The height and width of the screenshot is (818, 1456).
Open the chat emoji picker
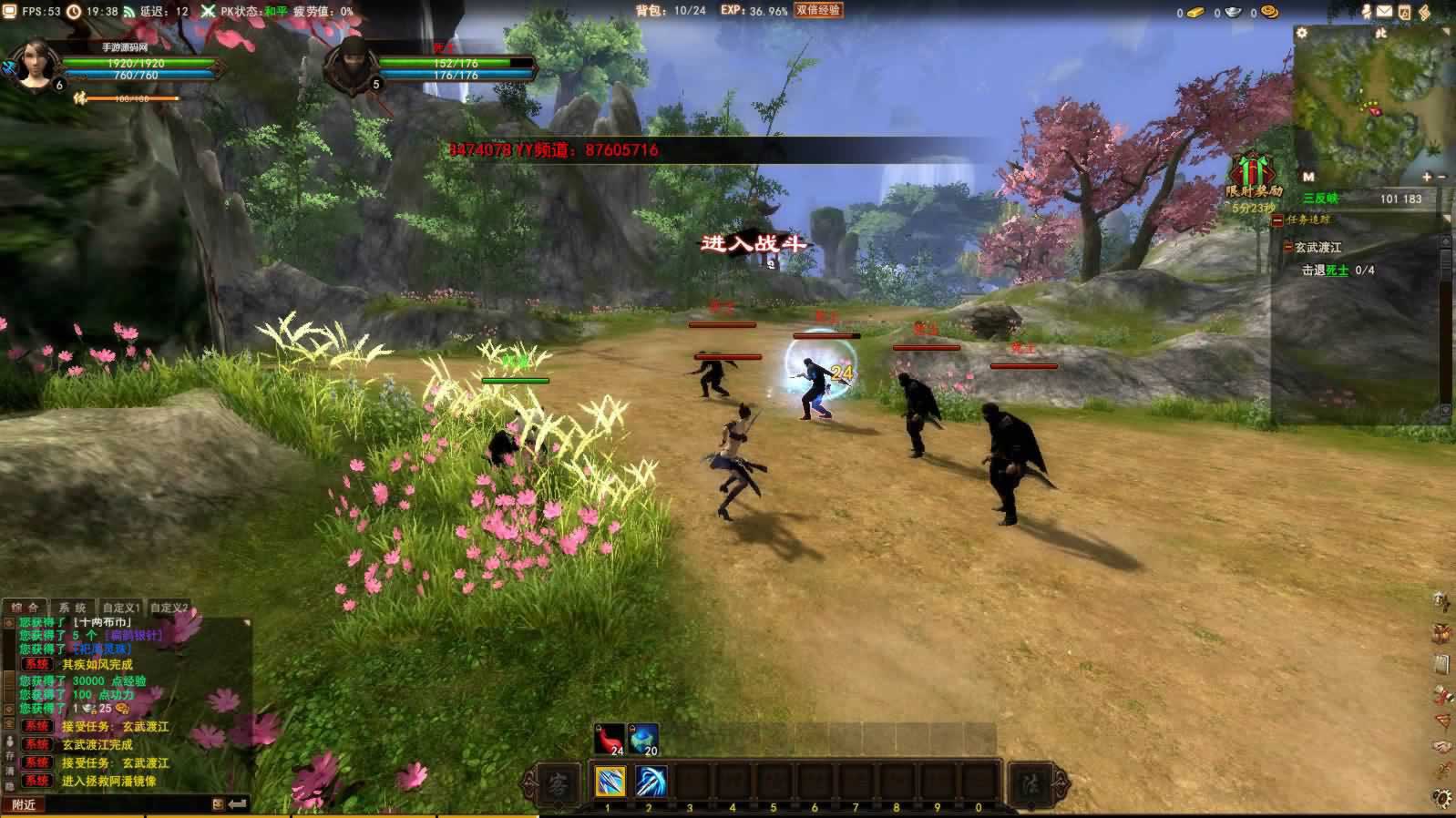(x=218, y=804)
